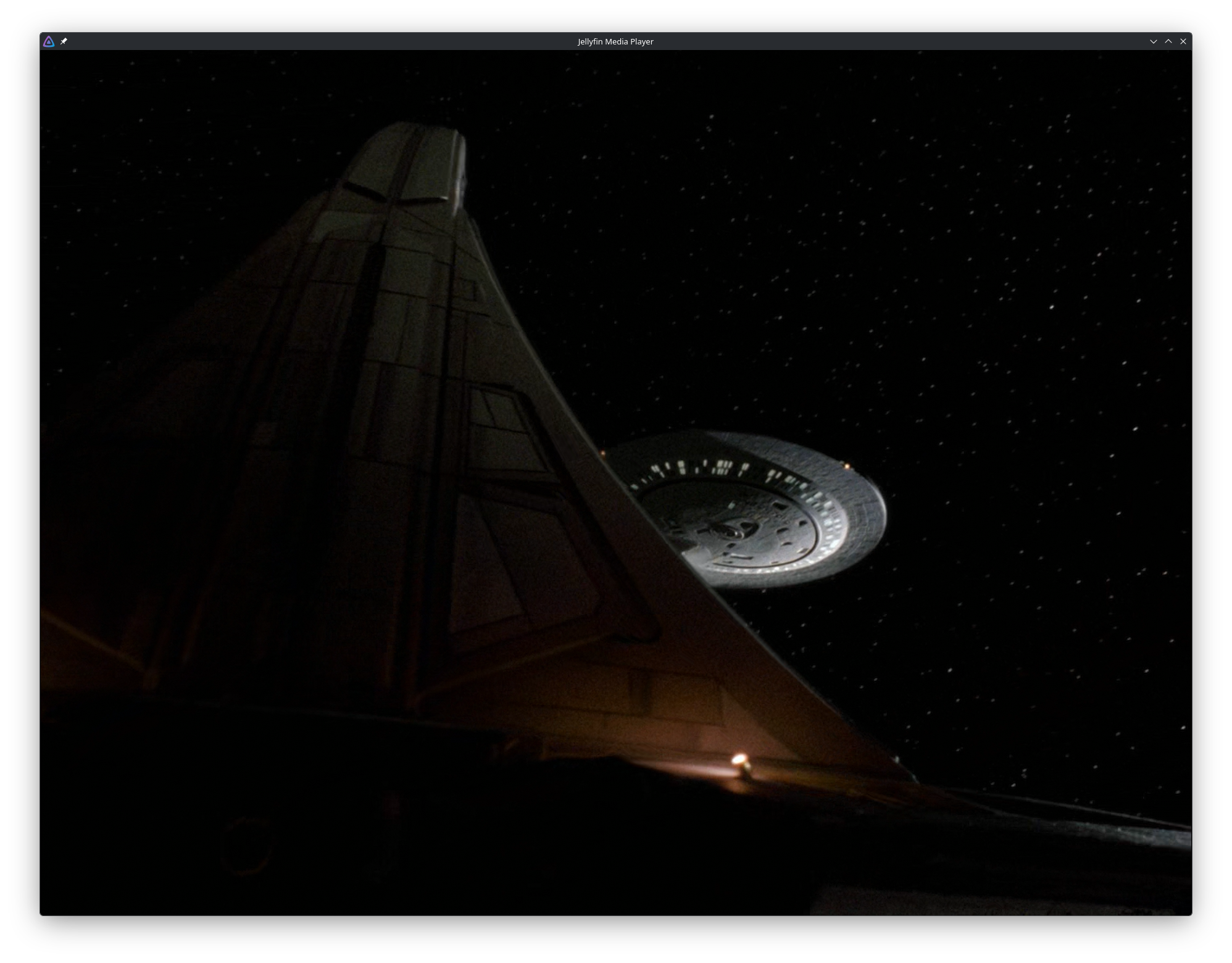This screenshot has width=1232, height=963.
Task: Click the X icon to exit the player
Action: pos(1183,41)
